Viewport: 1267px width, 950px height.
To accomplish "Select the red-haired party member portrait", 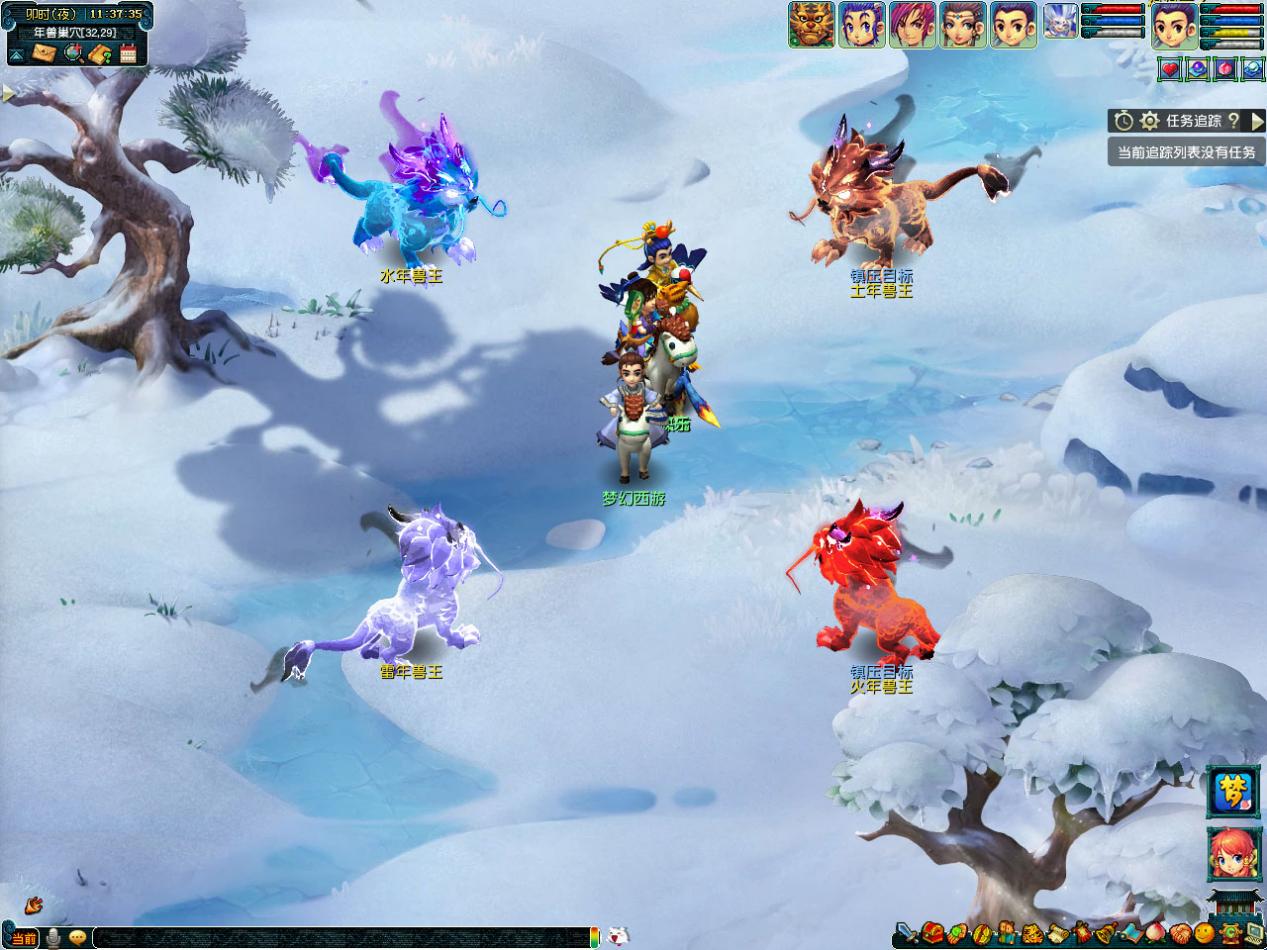I will tap(912, 25).
